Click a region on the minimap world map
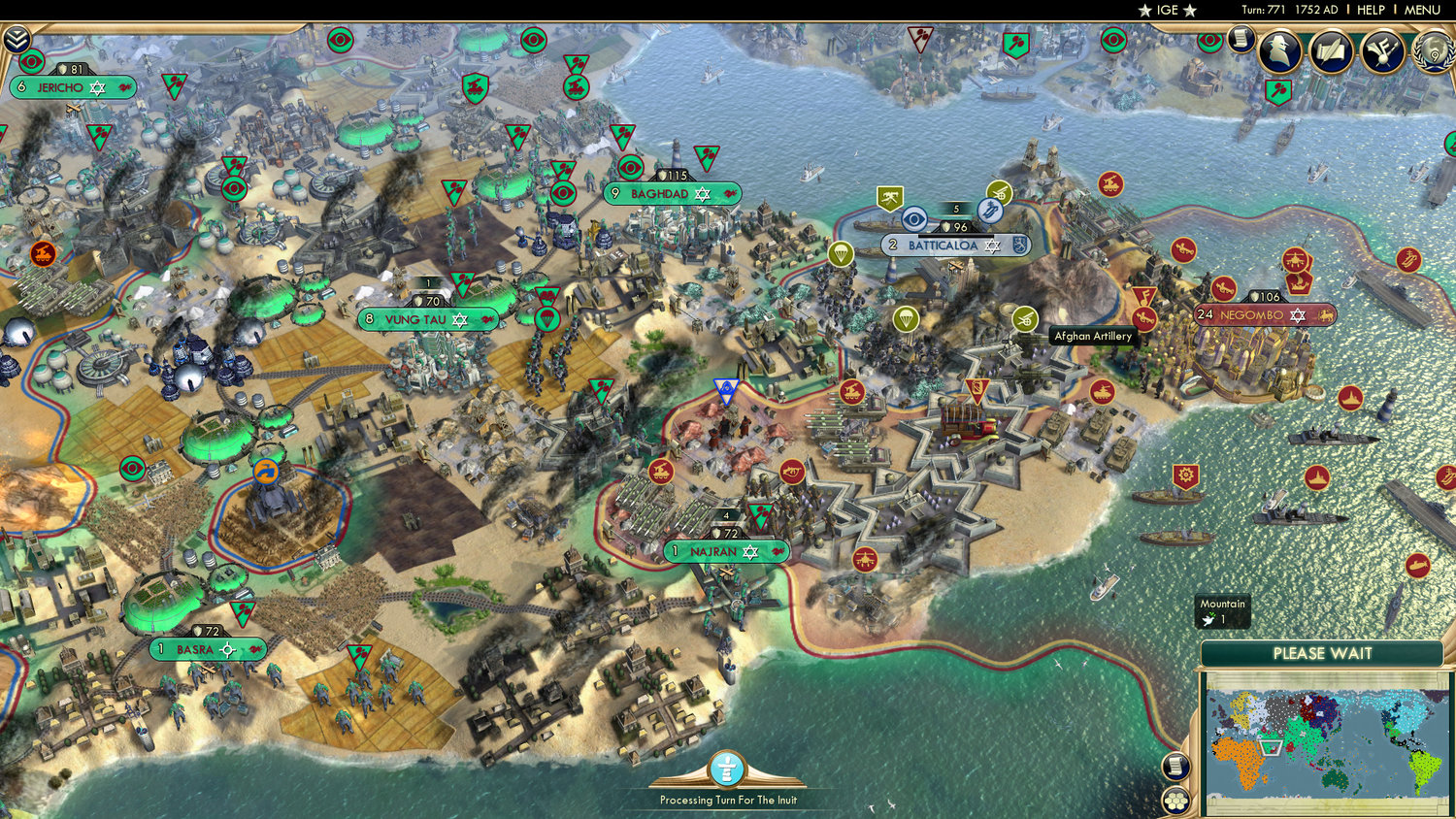 point(1320,742)
